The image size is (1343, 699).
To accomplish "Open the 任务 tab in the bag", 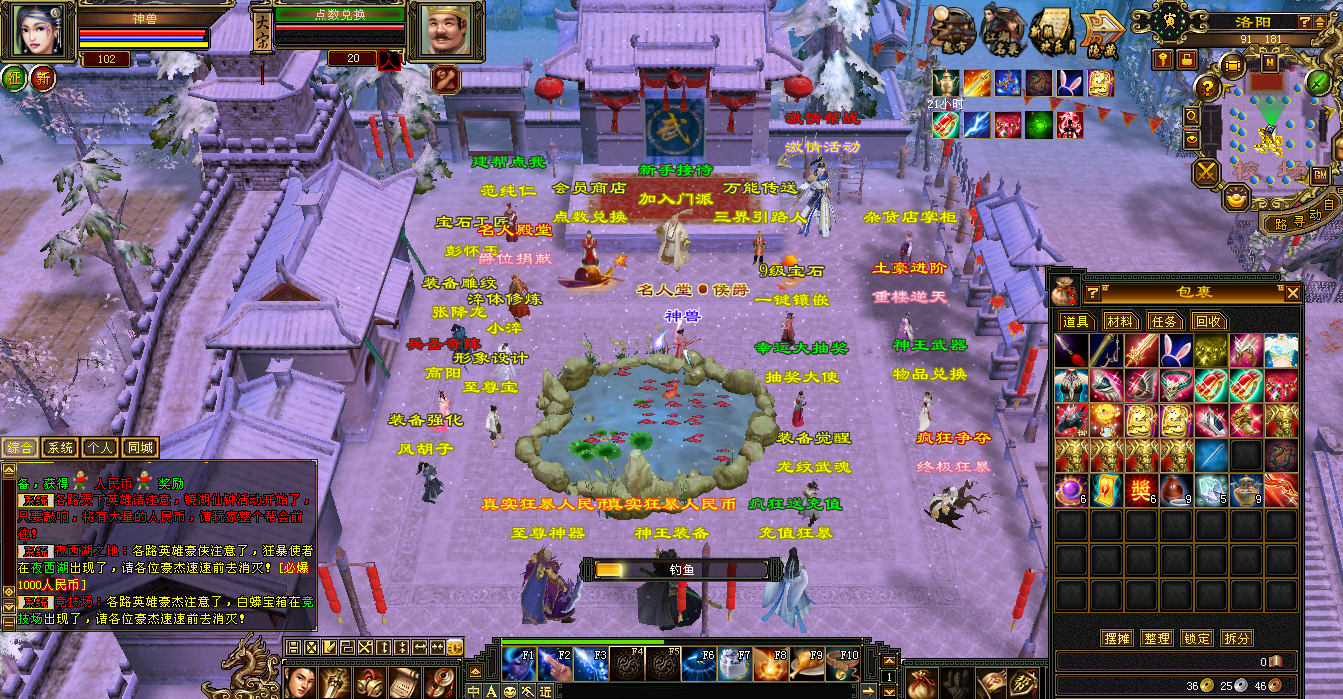I will 1164,321.
